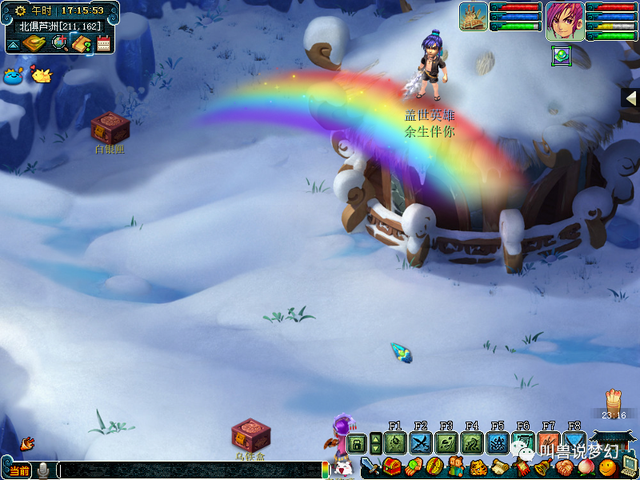Click the blue smiling slime icon
Viewport: 640px width, 480px height.
pos(14,75)
